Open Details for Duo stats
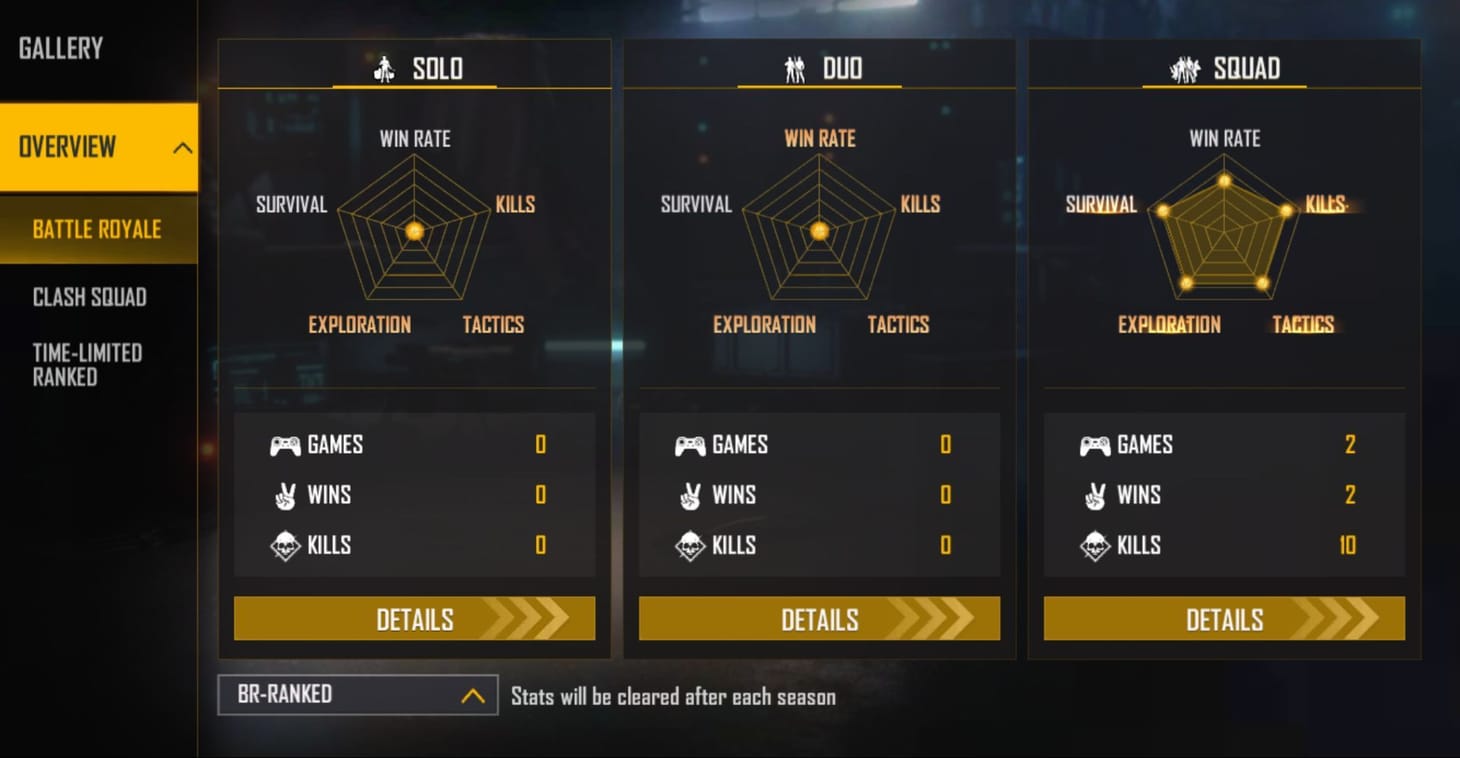This screenshot has height=758, width=1460. pos(818,619)
